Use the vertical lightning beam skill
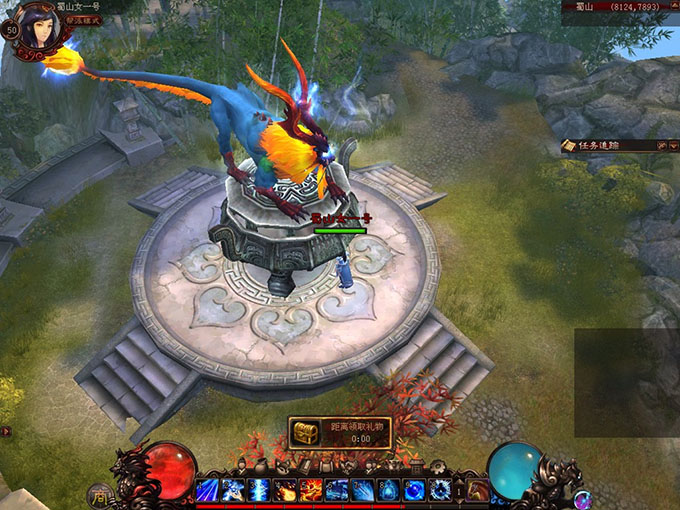The width and height of the screenshot is (680, 510). [260, 490]
